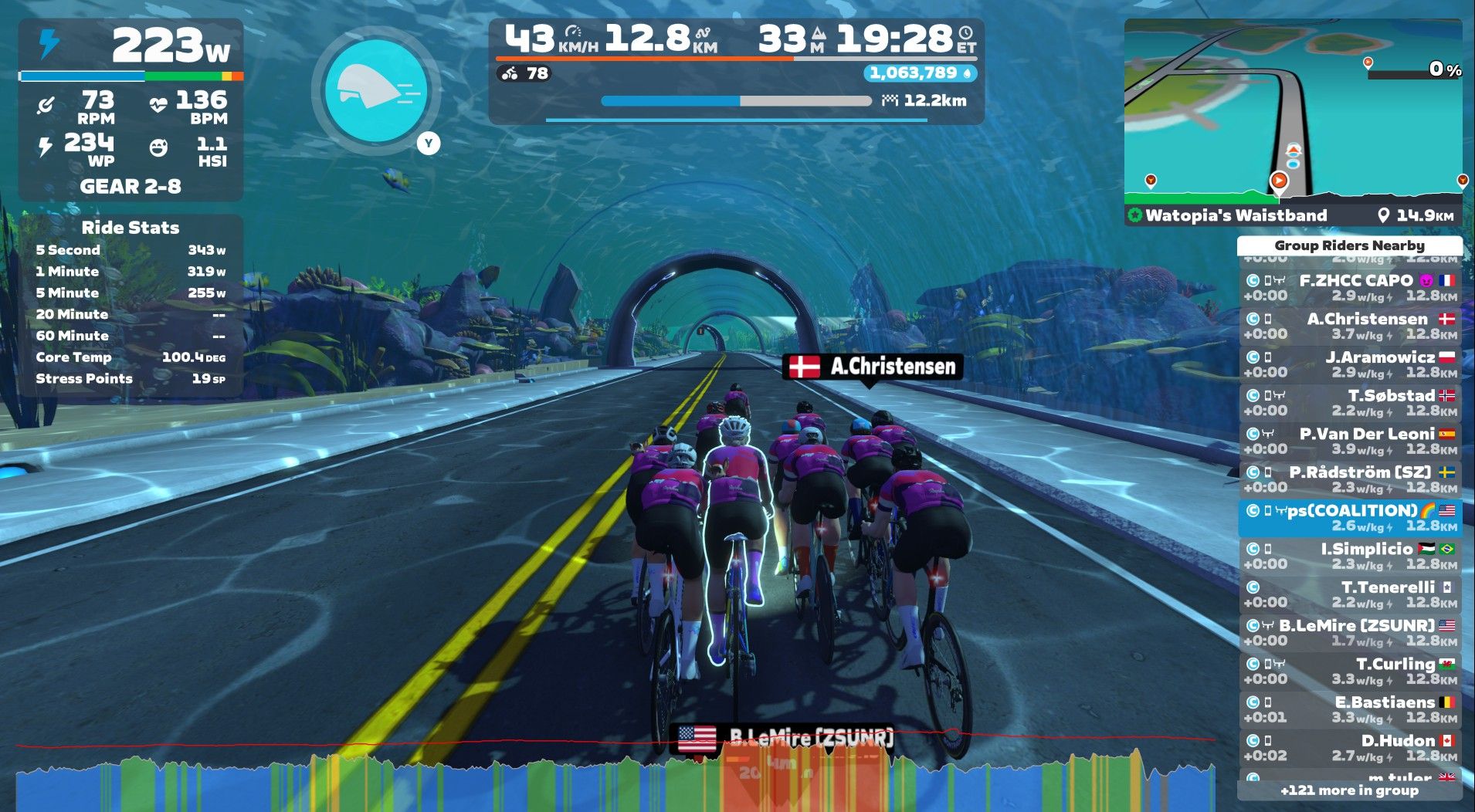Open the Ride Stats panel
Viewport: 1475px width, 812px height.
click(x=131, y=228)
